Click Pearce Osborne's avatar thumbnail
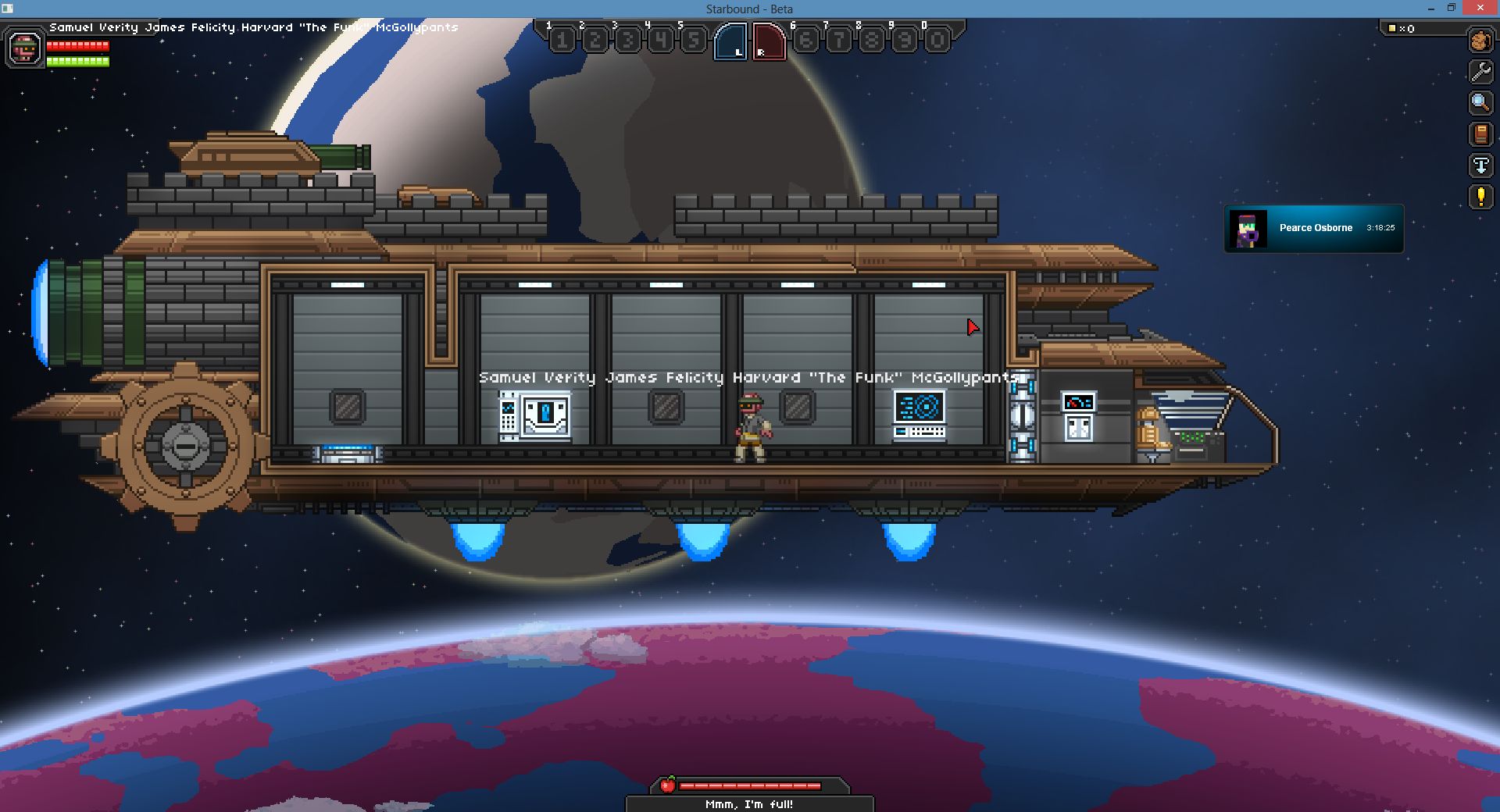Image resolution: width=1500 pixels, height=812 pixels. point(1248,228)
